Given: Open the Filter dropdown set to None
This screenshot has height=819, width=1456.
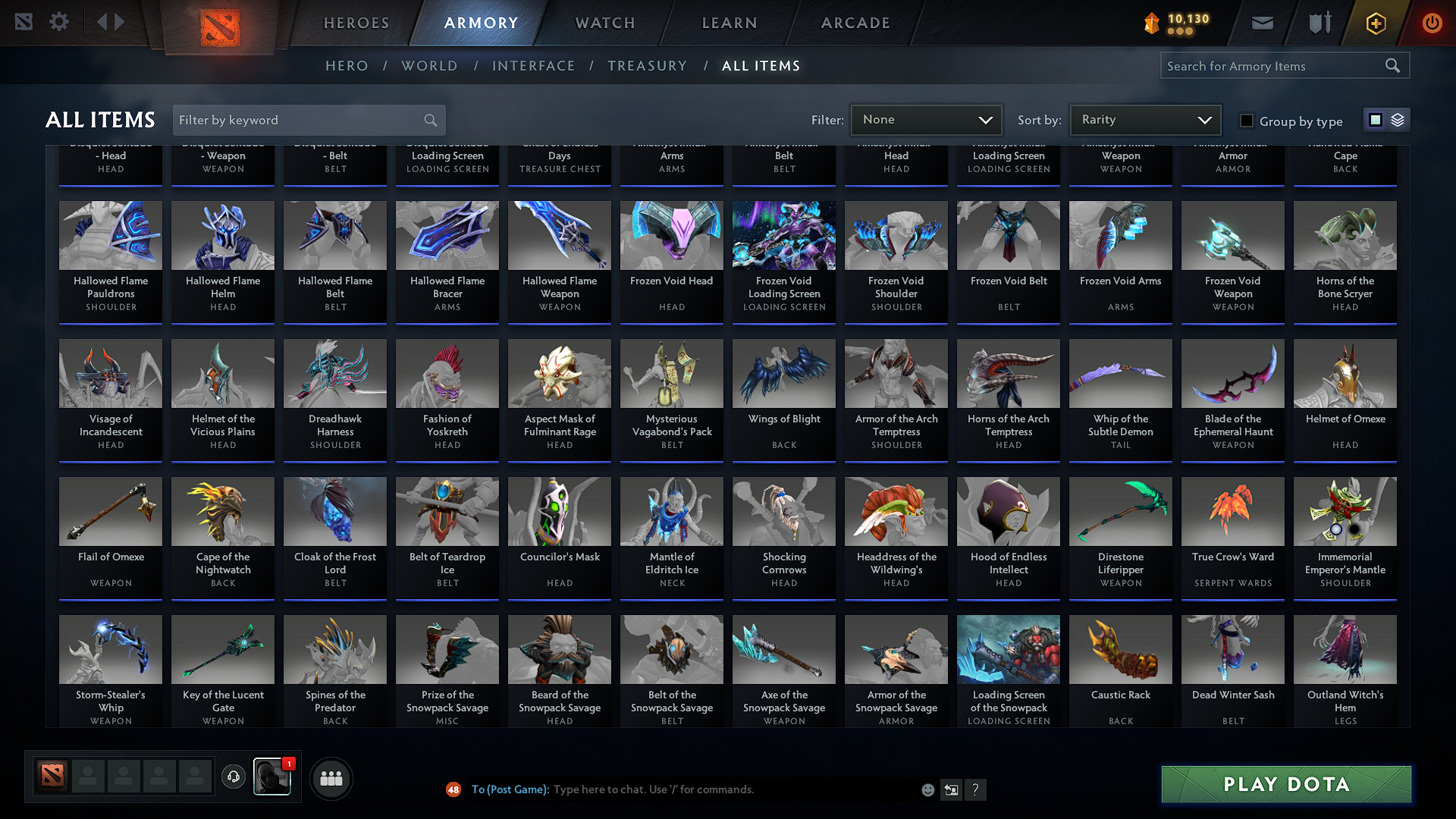Looking at the screenshot, I should pos(926,120).
